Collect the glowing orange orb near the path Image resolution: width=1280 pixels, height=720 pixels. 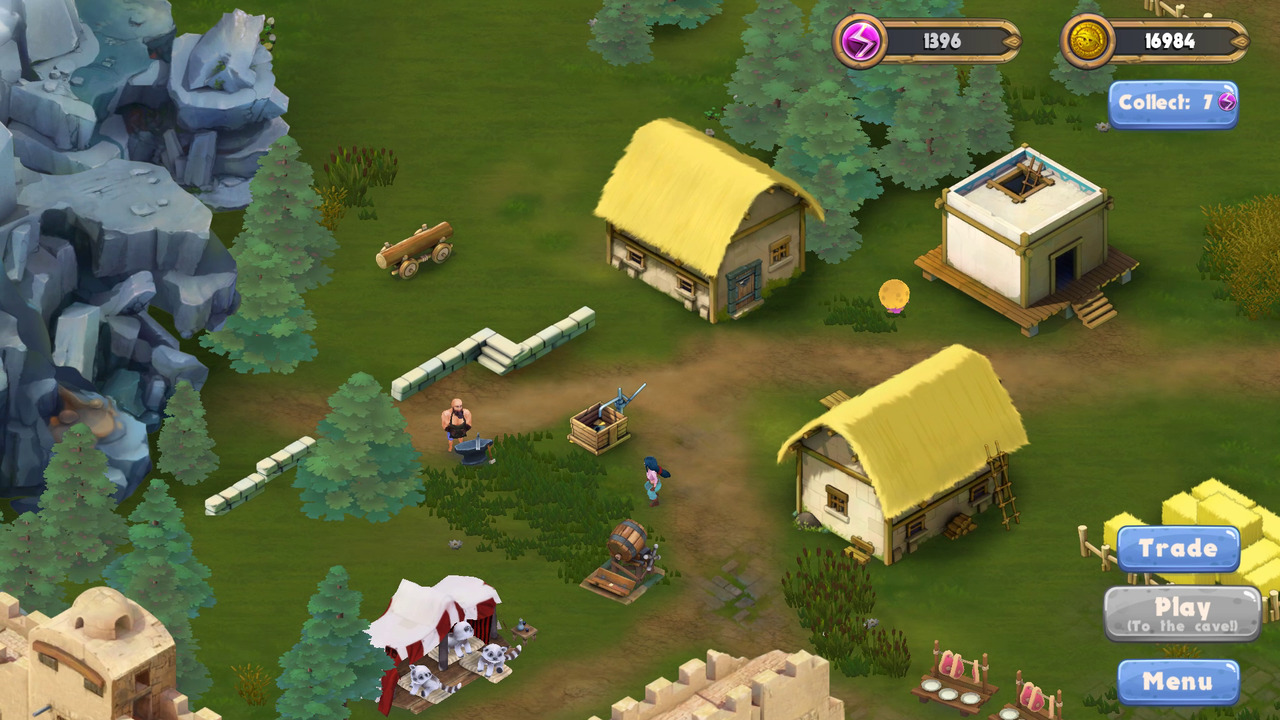pyautogui.click(x=893, y=295)
